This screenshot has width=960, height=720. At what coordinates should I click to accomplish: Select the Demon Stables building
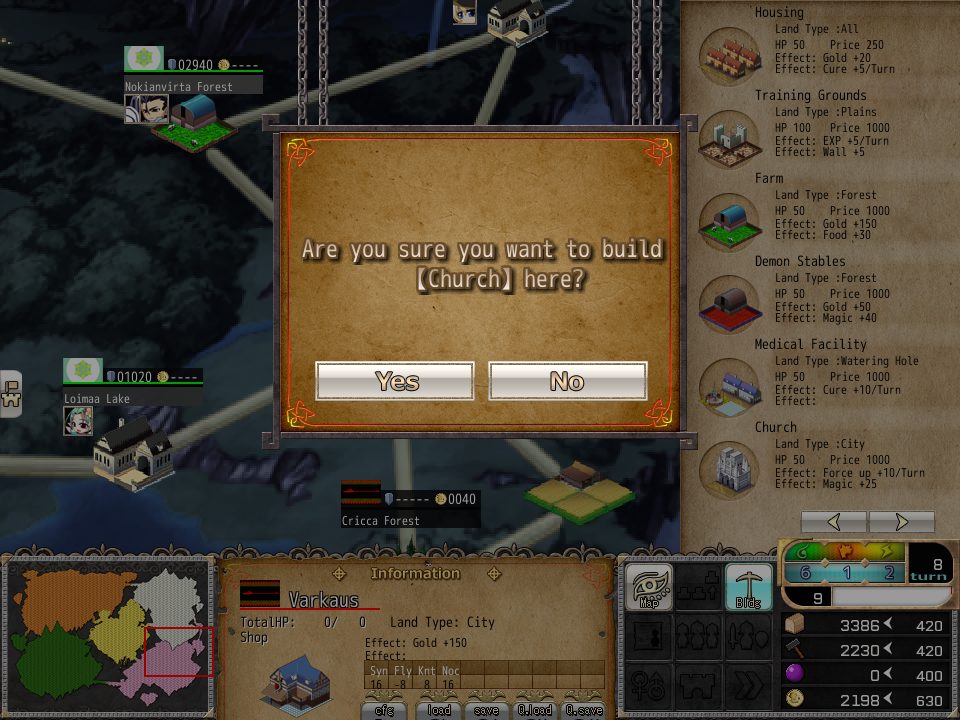[730, 300]
